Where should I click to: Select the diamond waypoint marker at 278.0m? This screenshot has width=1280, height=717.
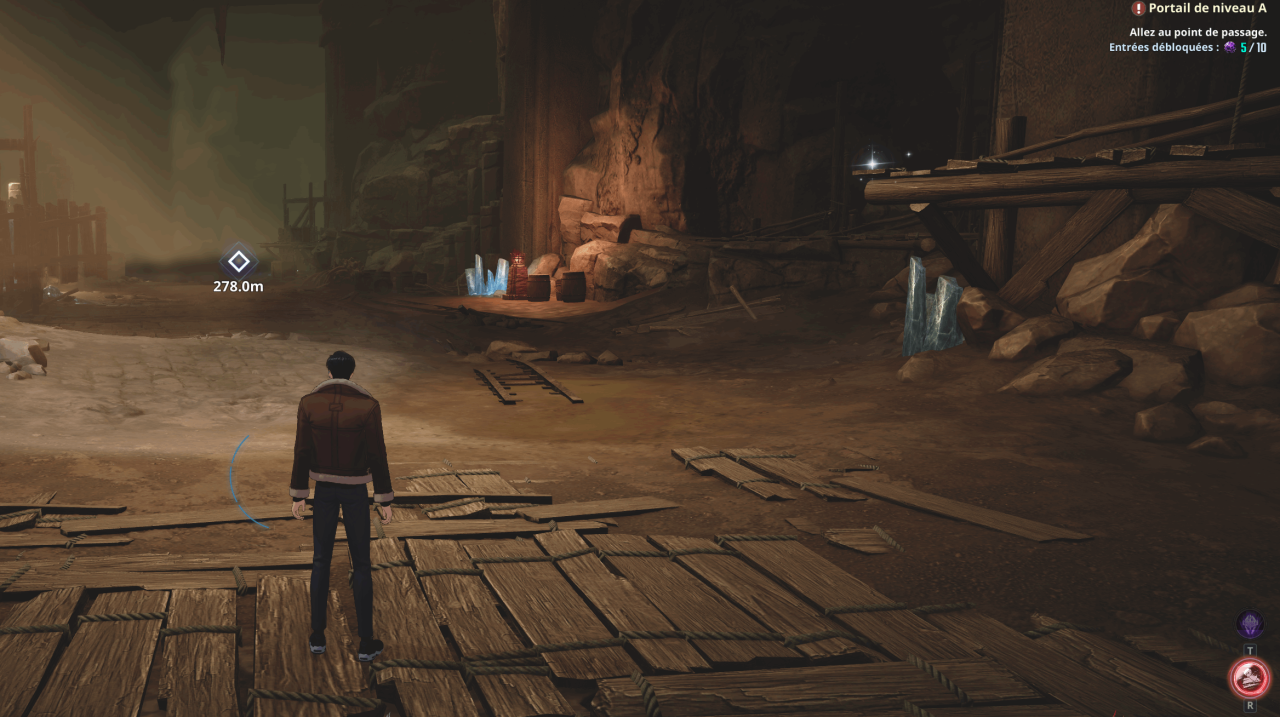click(x=238, y=262)
